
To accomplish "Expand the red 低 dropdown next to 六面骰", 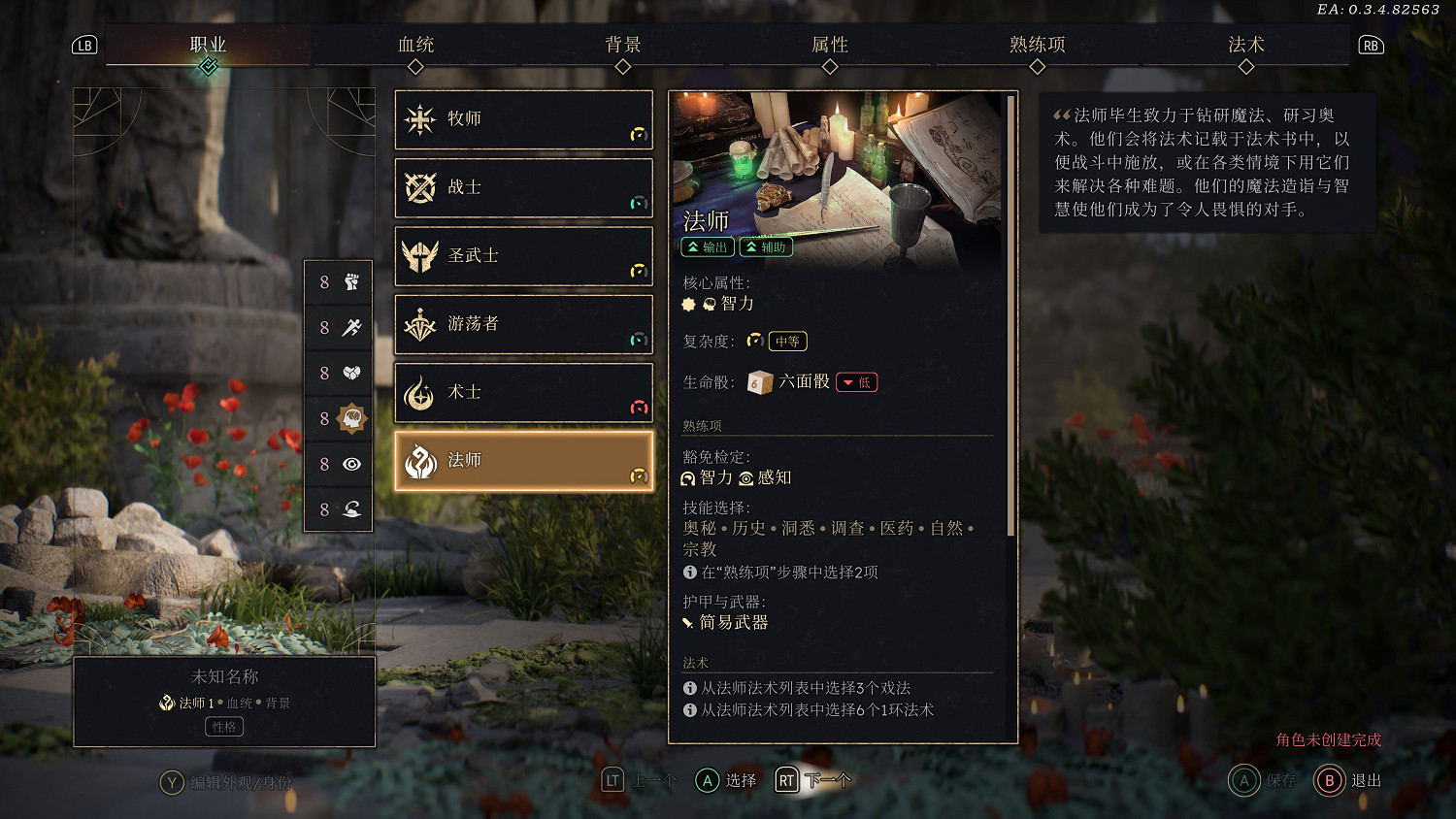I will 856,381.
